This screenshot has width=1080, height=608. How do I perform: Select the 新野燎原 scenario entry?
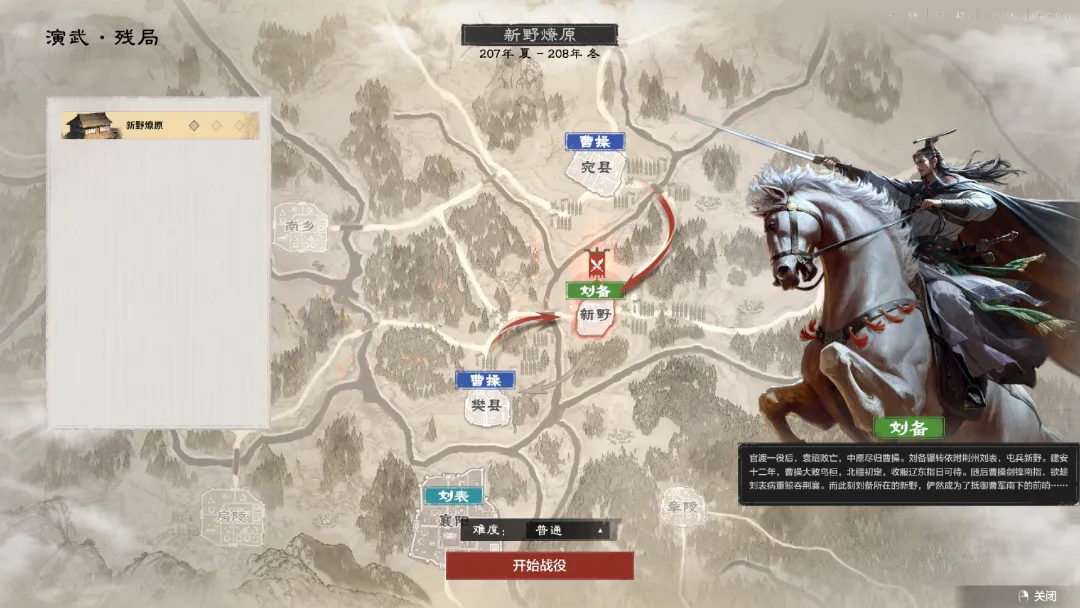(x=160, y=126)
